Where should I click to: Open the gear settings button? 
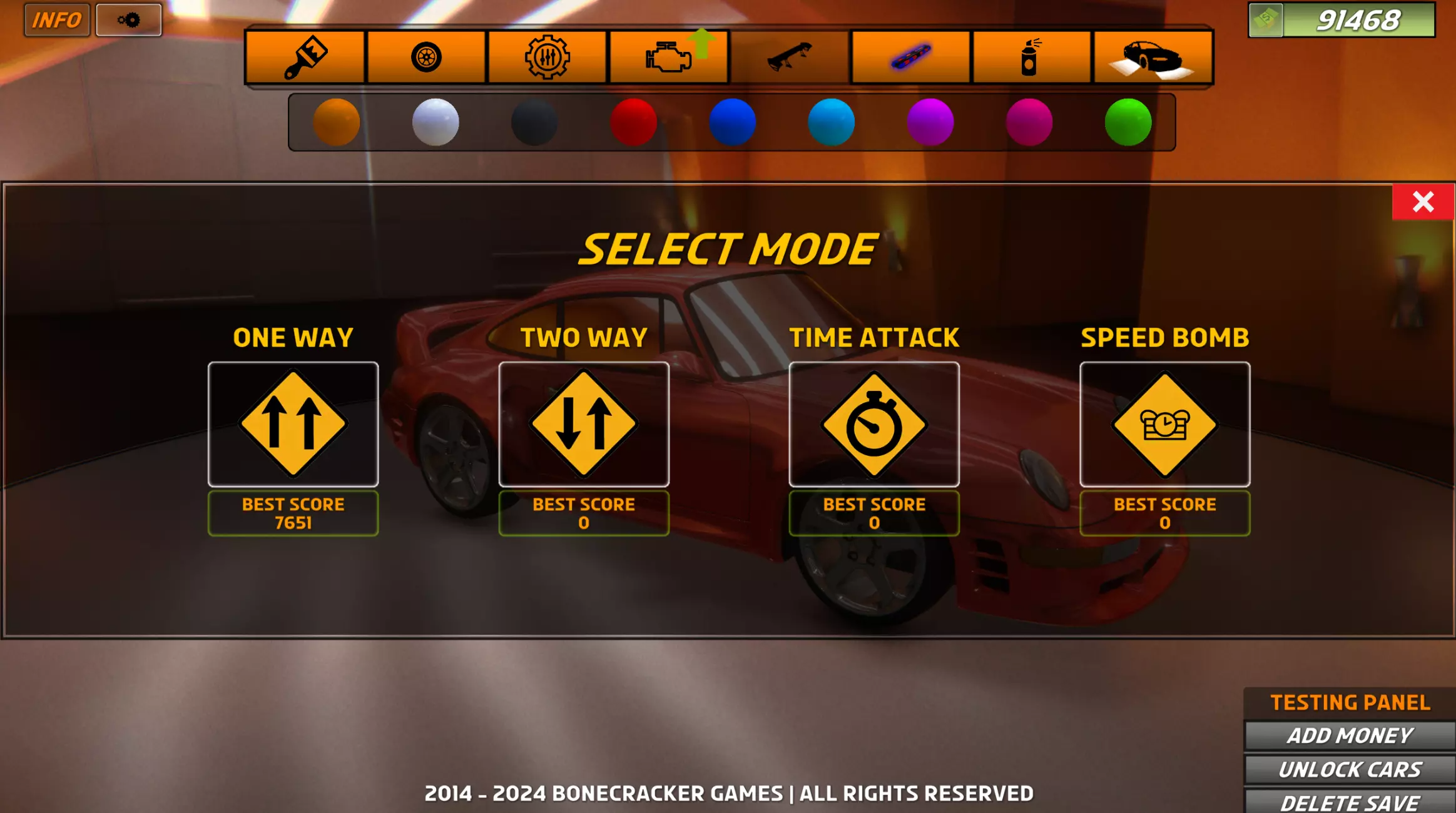(129, 20)
